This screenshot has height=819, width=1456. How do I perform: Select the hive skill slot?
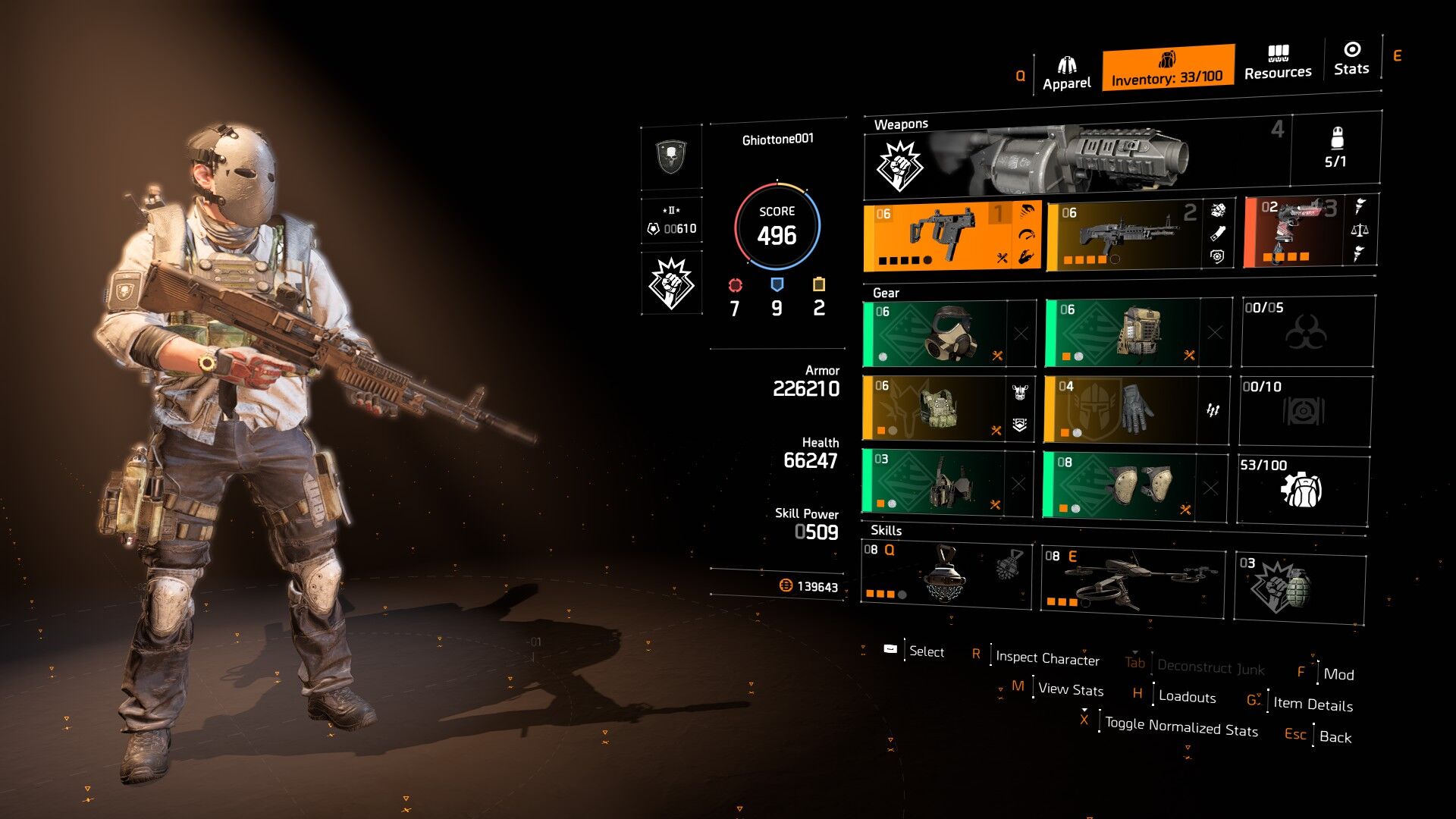click(946, 575)
